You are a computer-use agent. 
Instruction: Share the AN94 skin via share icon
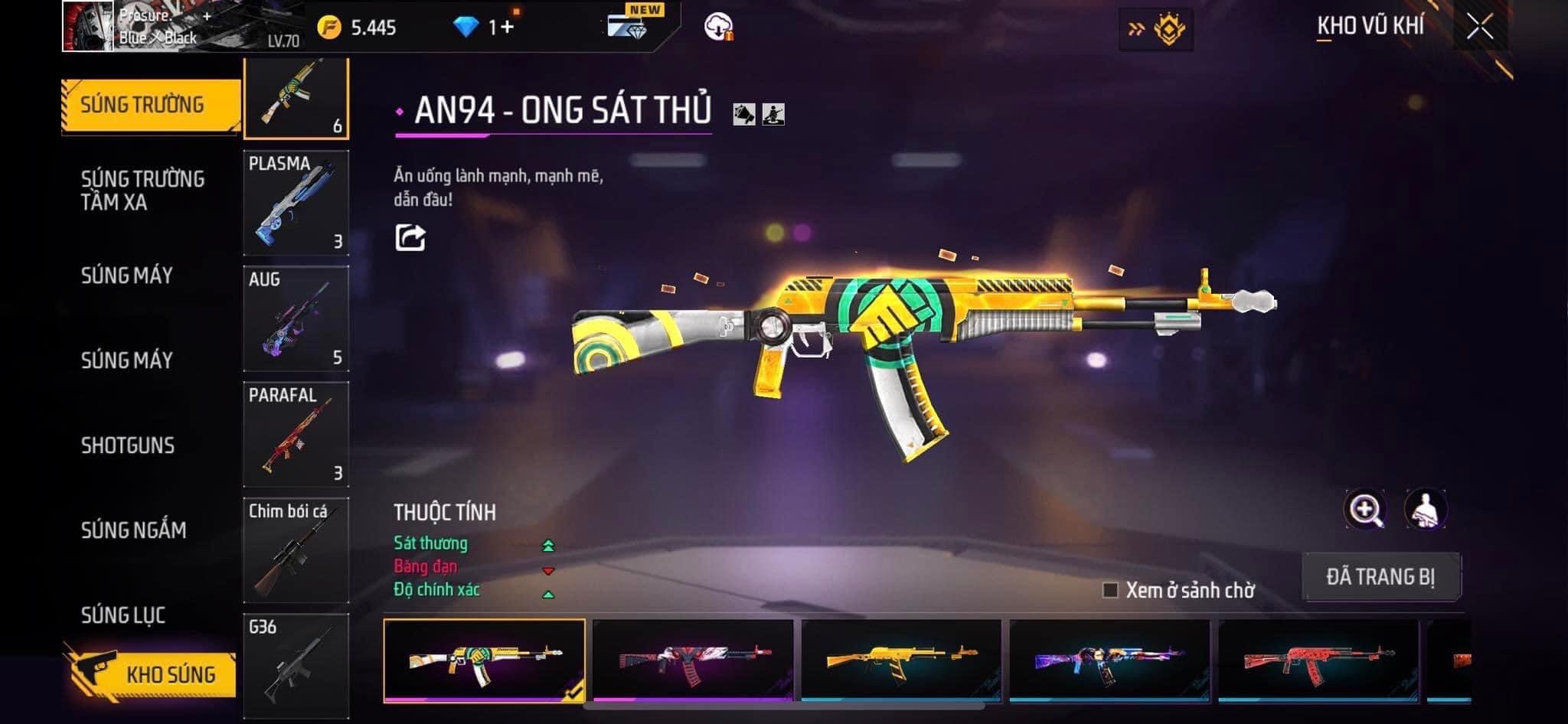tap(410, 237)
